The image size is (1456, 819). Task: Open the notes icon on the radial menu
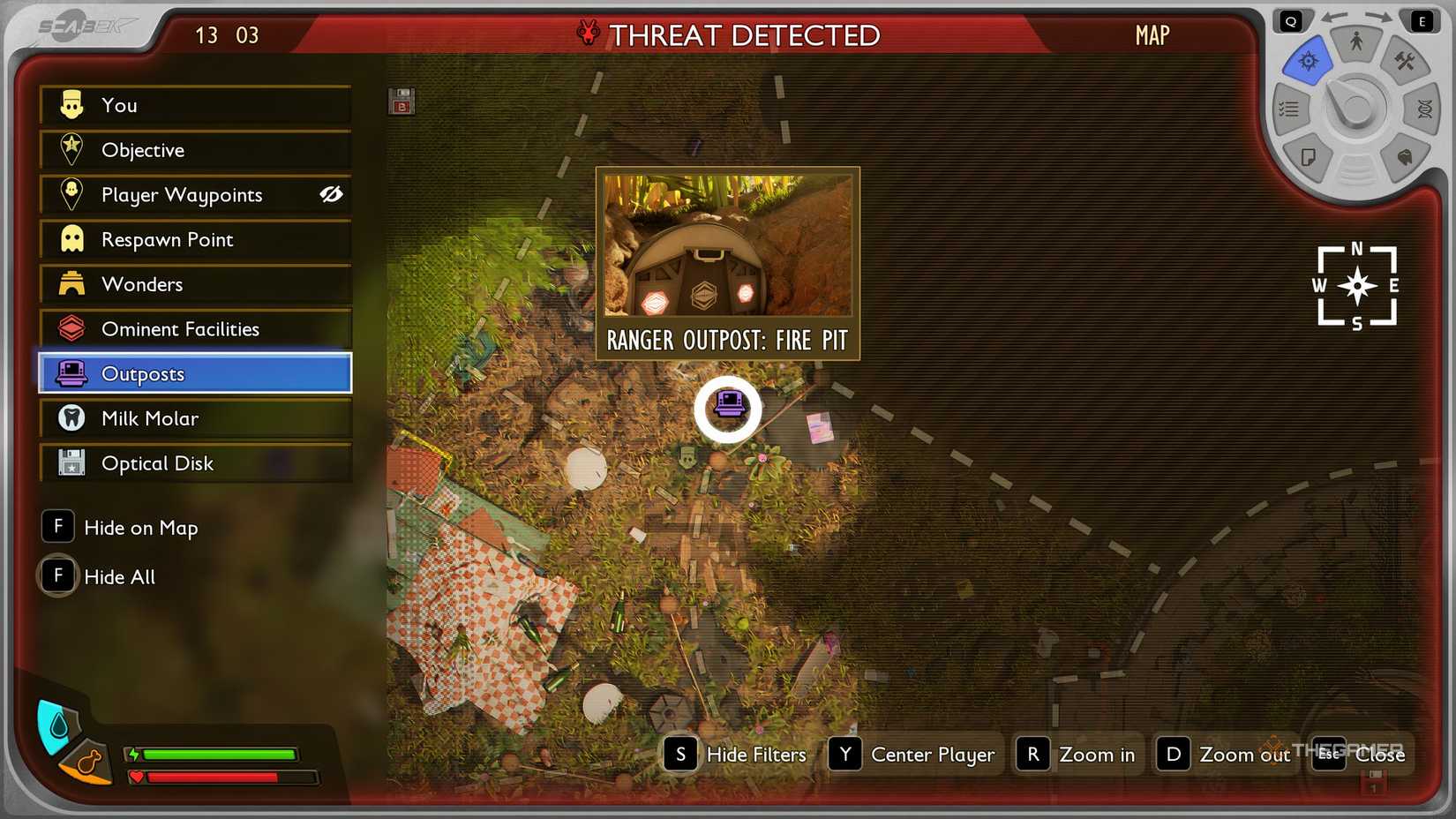coord(1309,155)
